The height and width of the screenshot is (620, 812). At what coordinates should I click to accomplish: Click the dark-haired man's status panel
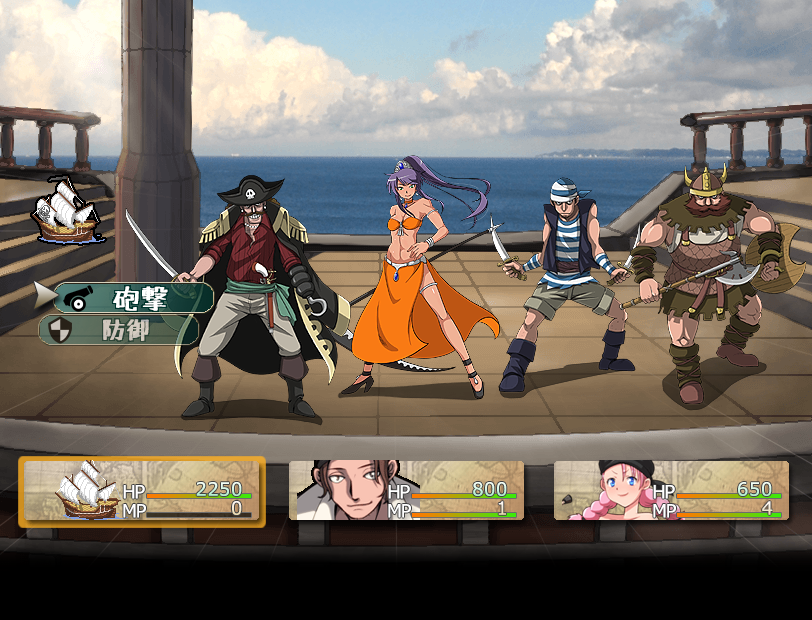tap(406, 491)
